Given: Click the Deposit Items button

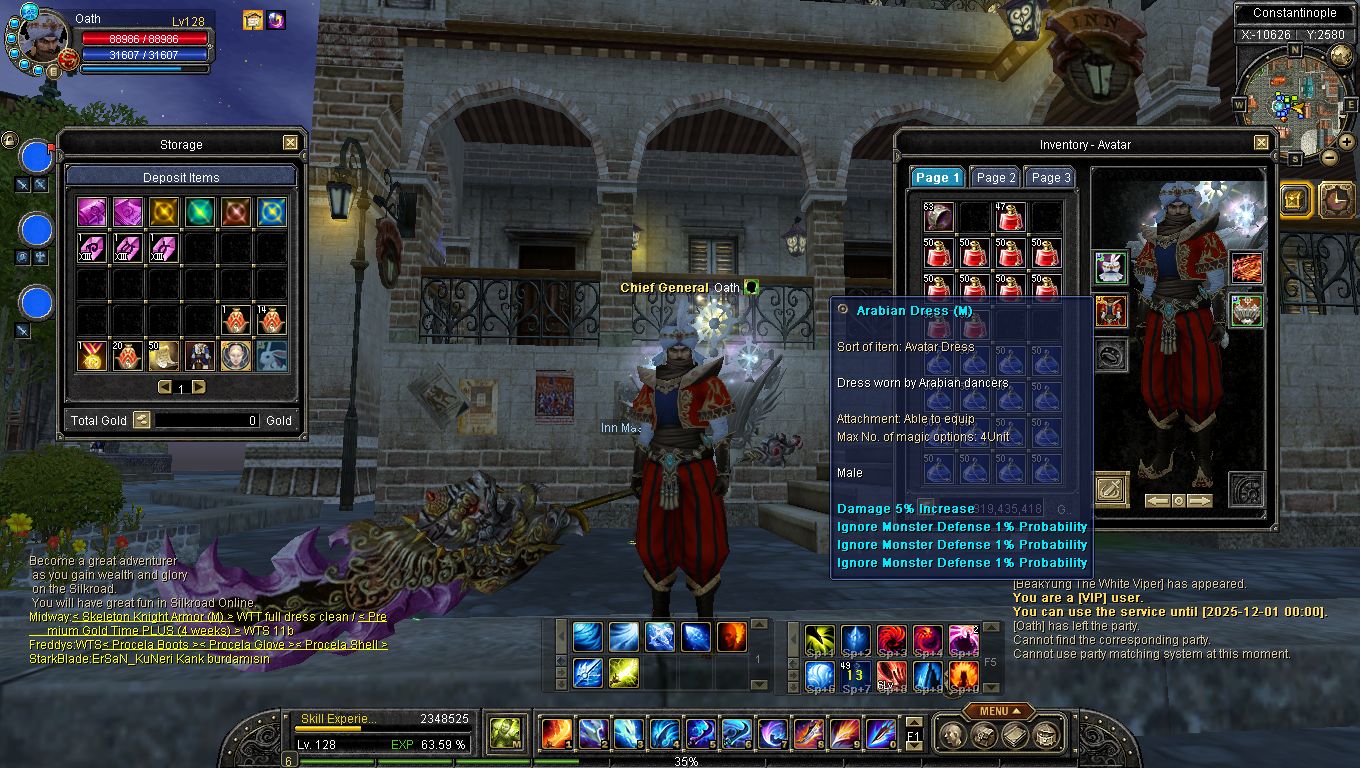Looking at the screenshot, I should point(181,177).
